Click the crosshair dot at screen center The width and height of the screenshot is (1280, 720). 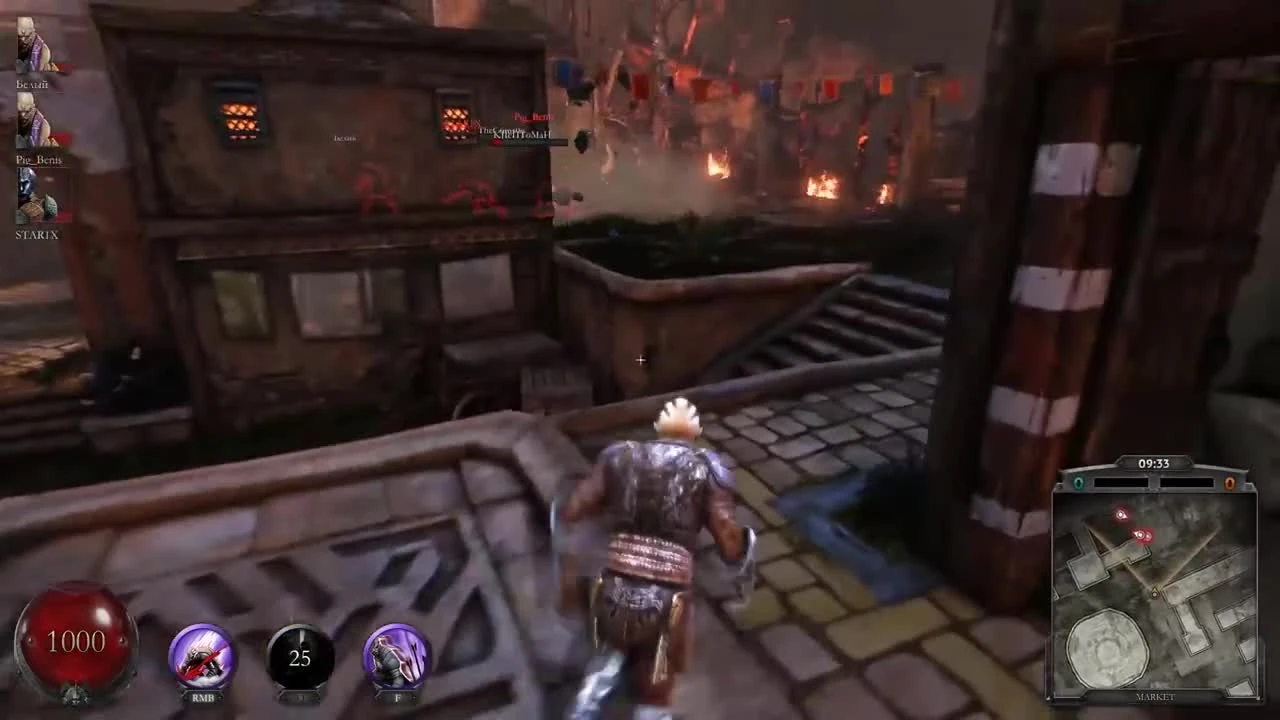[x=640, y=359]
